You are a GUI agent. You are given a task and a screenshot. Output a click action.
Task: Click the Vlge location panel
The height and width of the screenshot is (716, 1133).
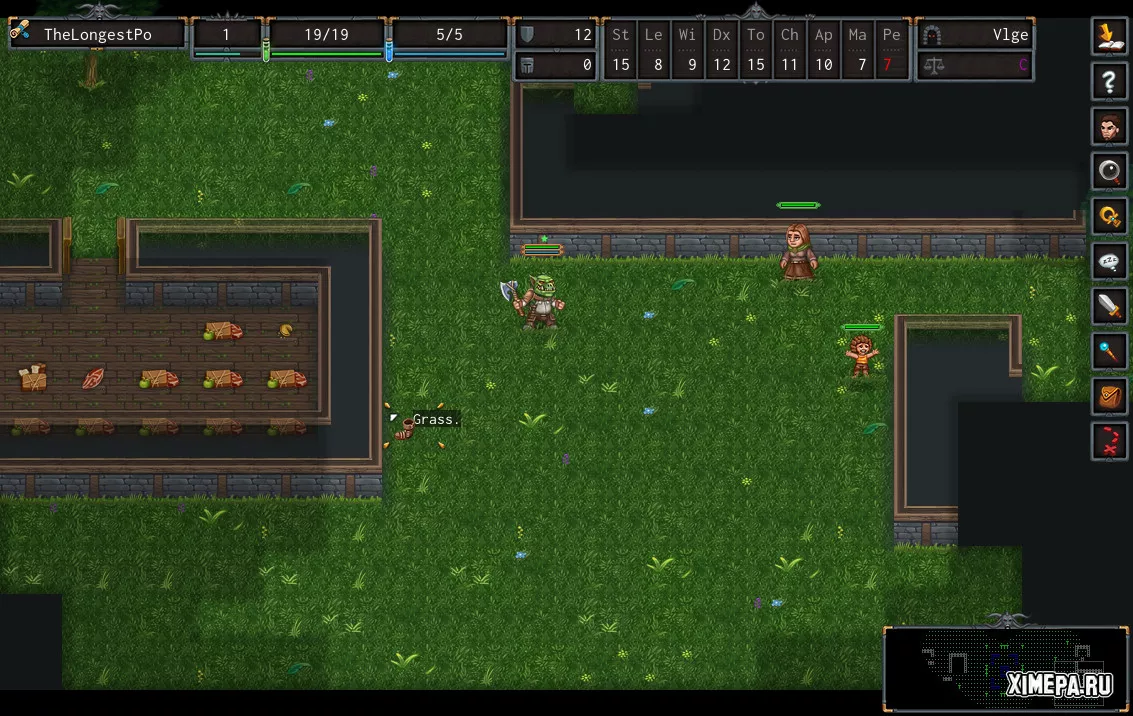coord(975,35)
